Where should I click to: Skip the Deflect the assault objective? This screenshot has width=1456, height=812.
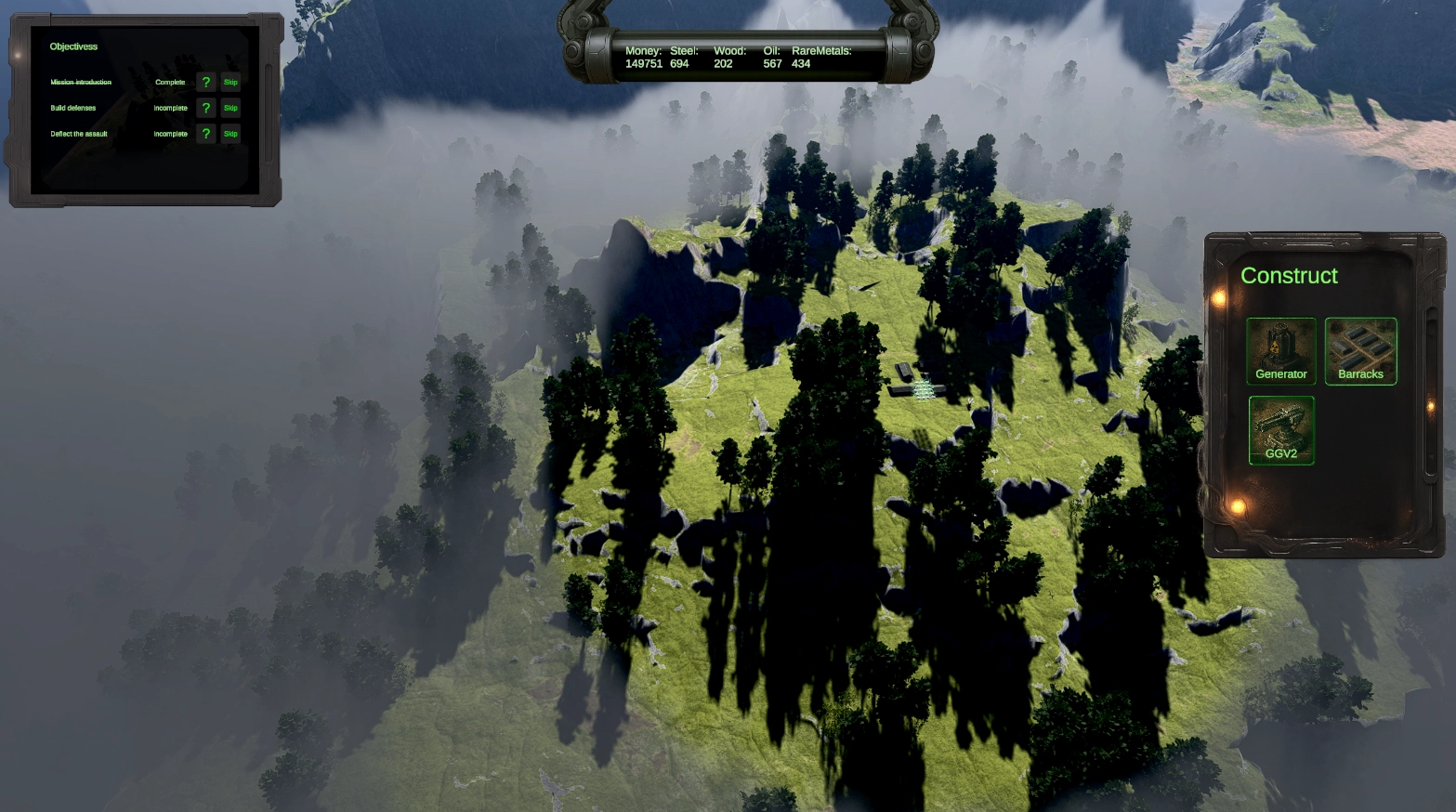(230, 134)
